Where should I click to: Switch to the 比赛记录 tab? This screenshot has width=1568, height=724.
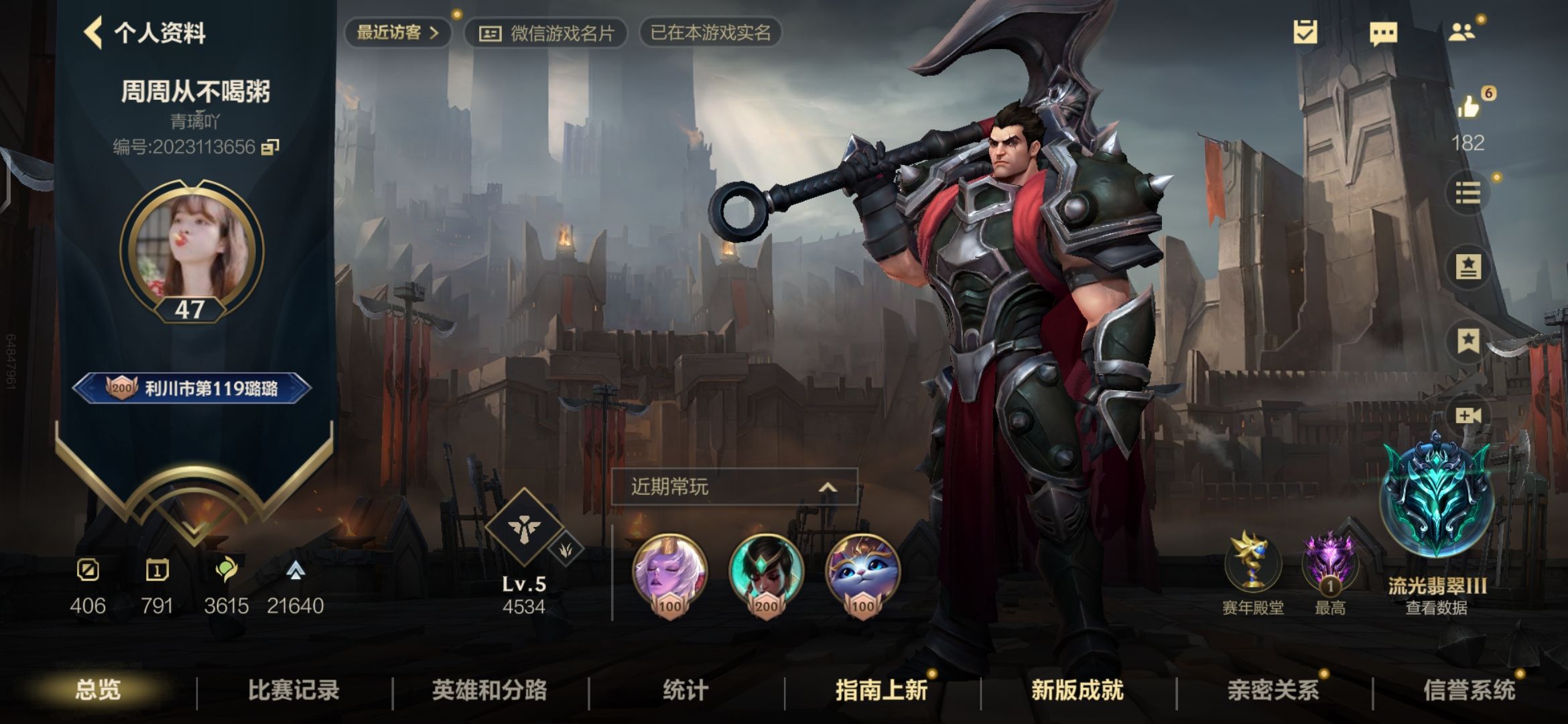293,690
